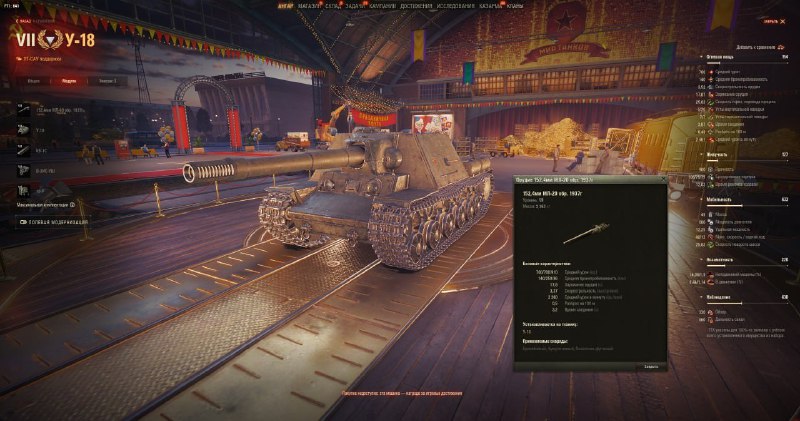Close the gun info popup with its X

pos(661,180)
